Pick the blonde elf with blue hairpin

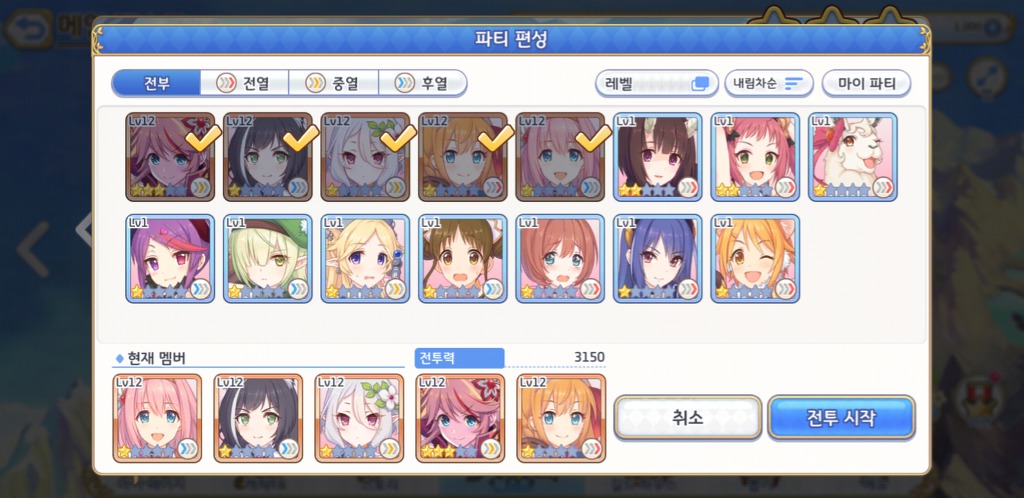(x=365, y=258)
